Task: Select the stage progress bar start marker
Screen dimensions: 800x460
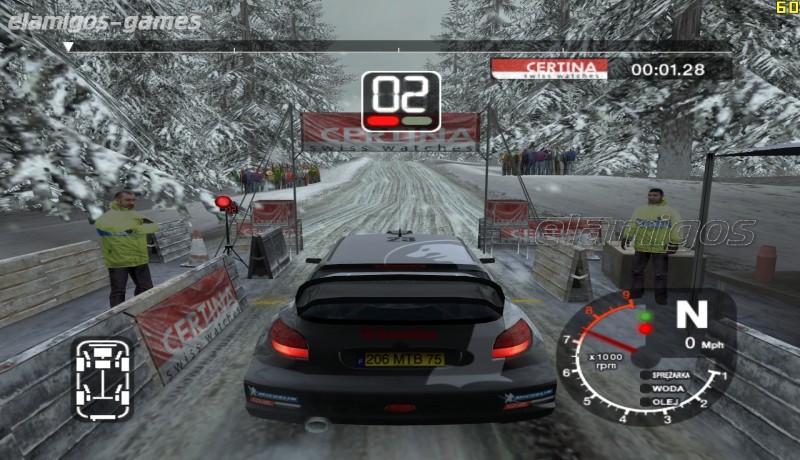Action: coord(68,46)
